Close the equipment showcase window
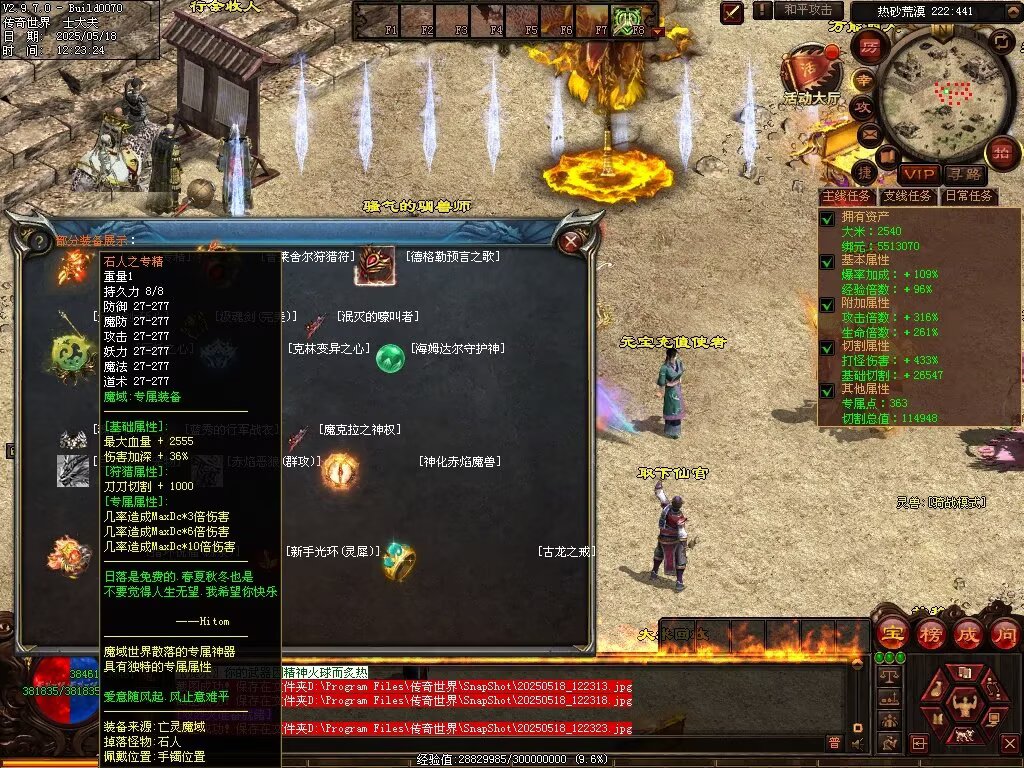 (x=571, y=242)
